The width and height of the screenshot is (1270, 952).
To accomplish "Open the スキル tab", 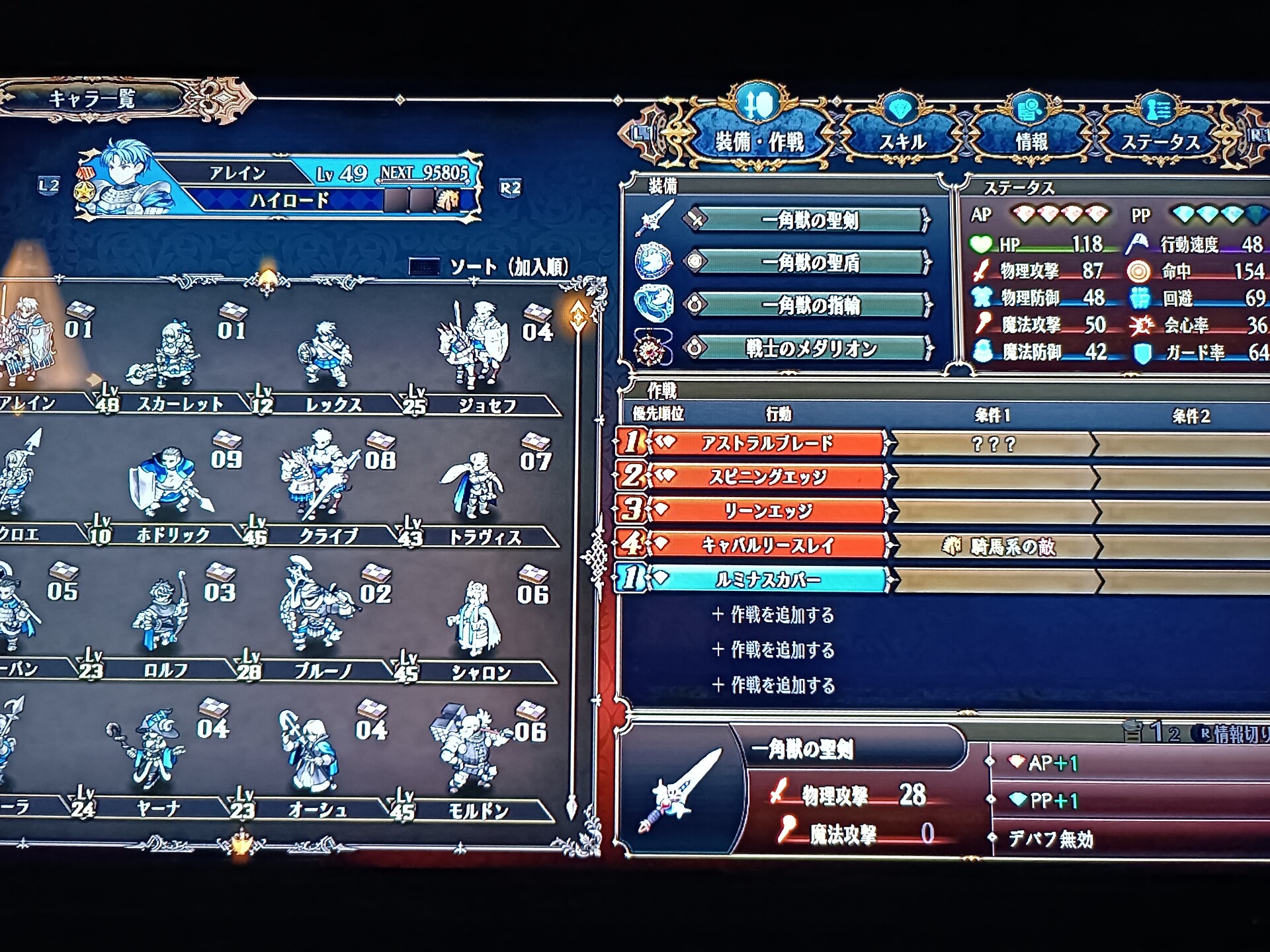I will pyautogui.click(x=902, y=141).
